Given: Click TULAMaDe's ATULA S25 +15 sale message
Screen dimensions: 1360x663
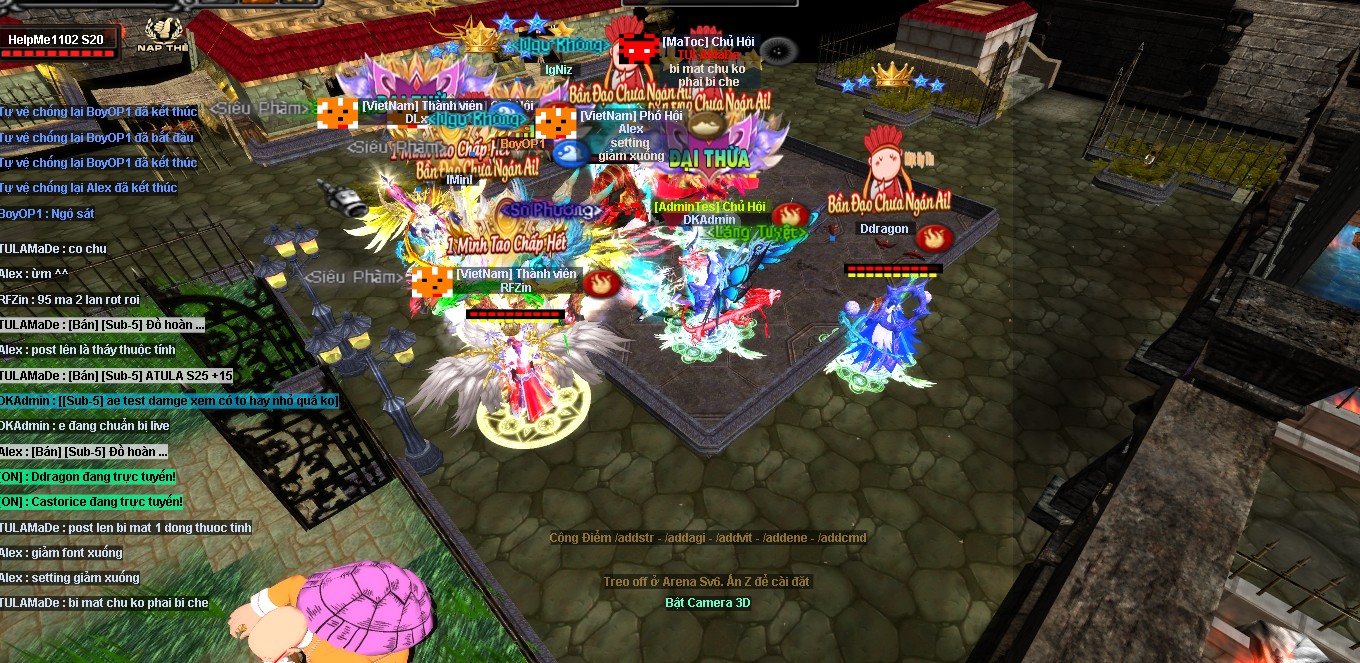Looking at the screenshot, I should (116, 375).
